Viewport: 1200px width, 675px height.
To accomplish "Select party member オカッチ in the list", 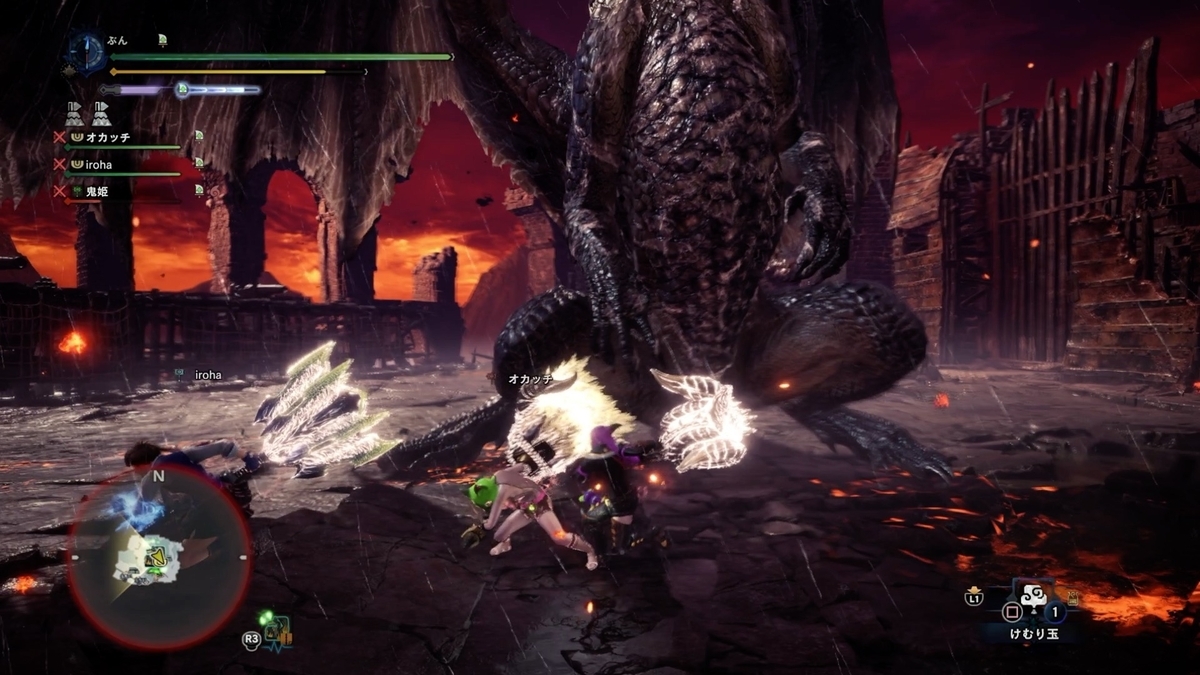I will pyautogui.click(x=109, y=136).
